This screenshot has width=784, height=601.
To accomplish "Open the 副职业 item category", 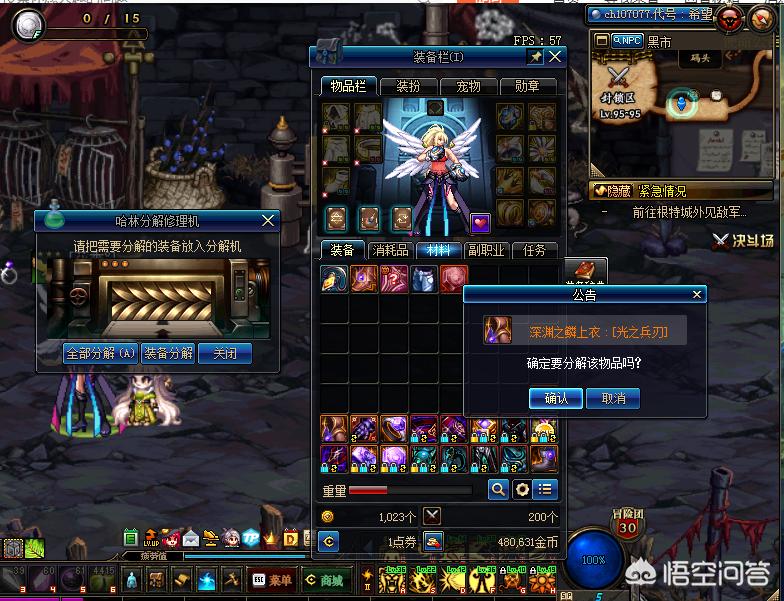I will [486, 250].
